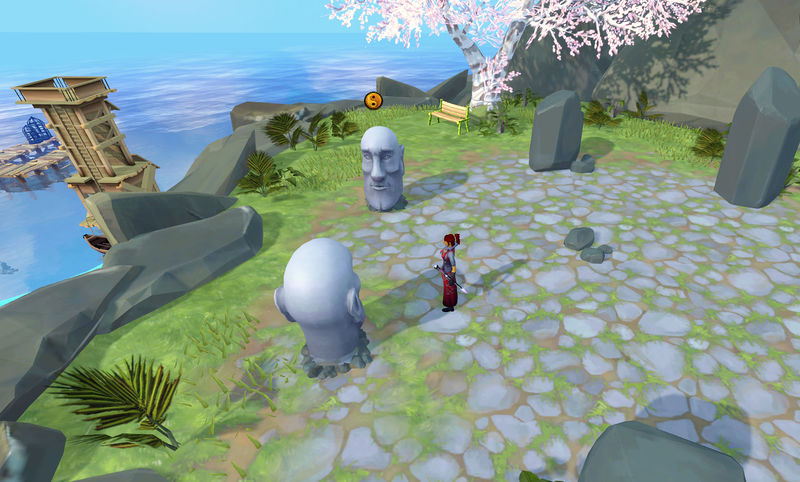Screen dimensions: 800x482
Task: Click the orange yin-yang marker icon
Action: click(x=373, y=99)
